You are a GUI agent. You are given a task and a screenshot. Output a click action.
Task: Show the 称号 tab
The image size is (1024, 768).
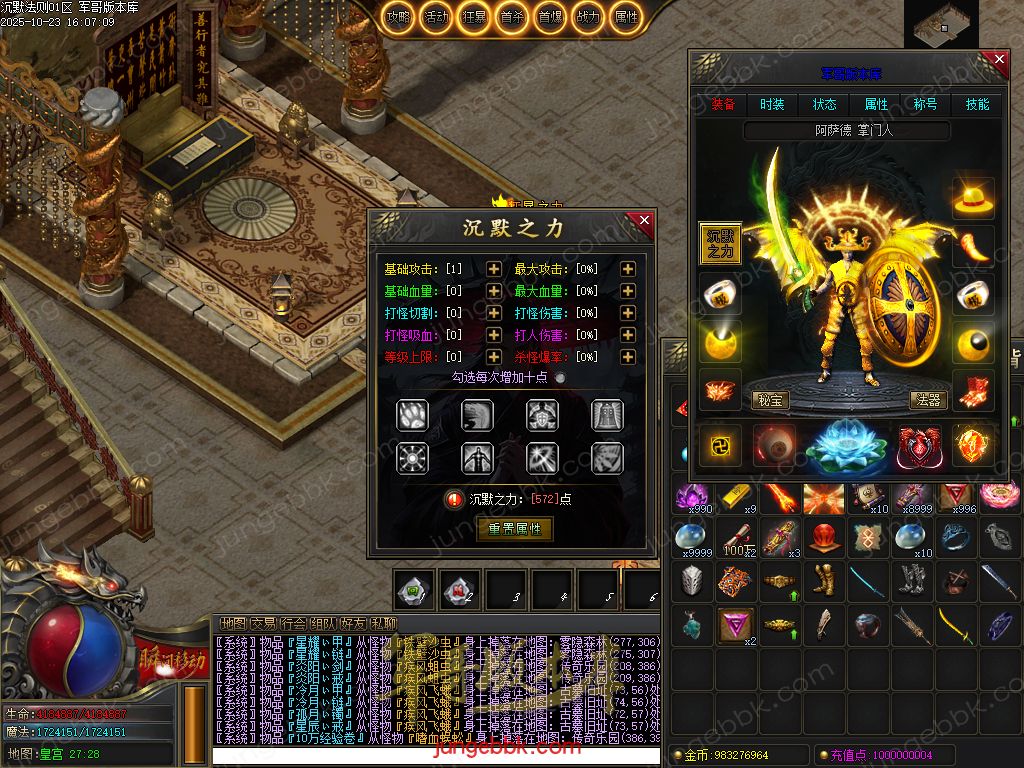pyautogui.click(x=926, y=104)
